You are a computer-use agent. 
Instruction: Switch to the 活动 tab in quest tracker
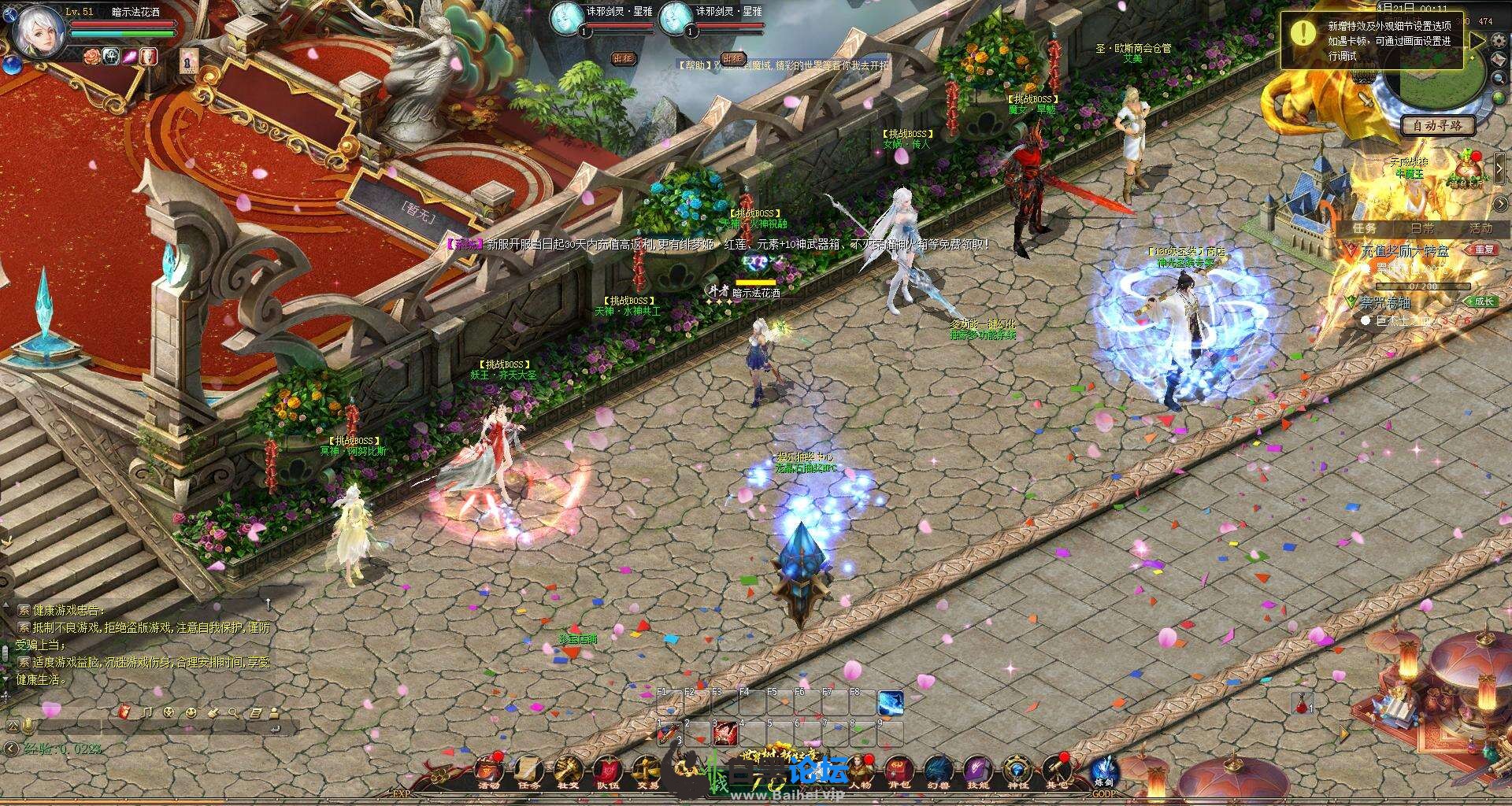point(1480,228)
